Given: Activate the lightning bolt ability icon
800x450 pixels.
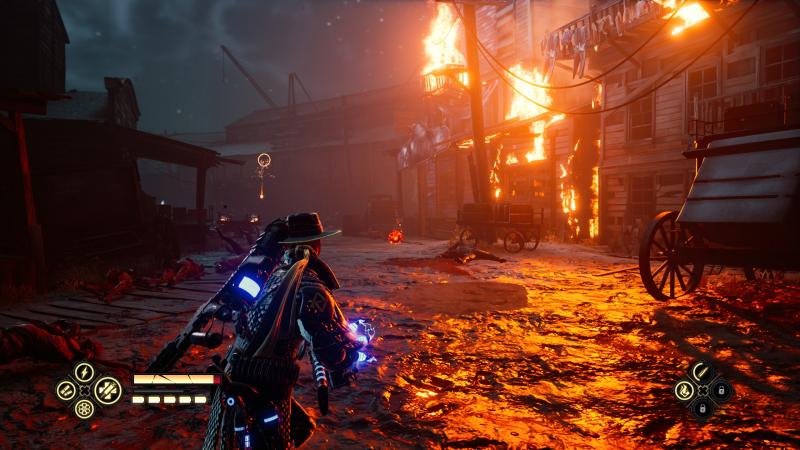Looking at the screenshot, I should point(84,372).
